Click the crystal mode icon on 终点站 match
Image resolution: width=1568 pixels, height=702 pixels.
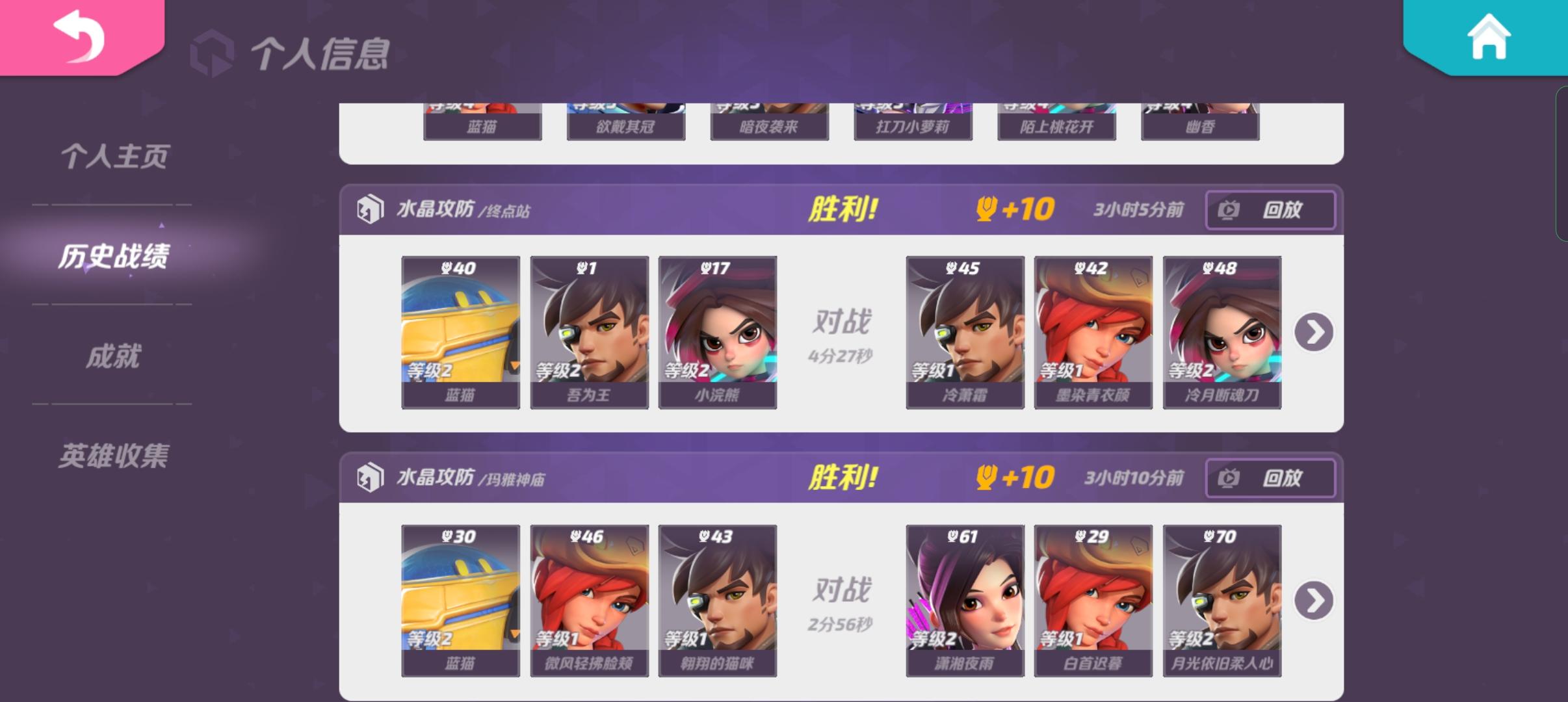point(371,209)
